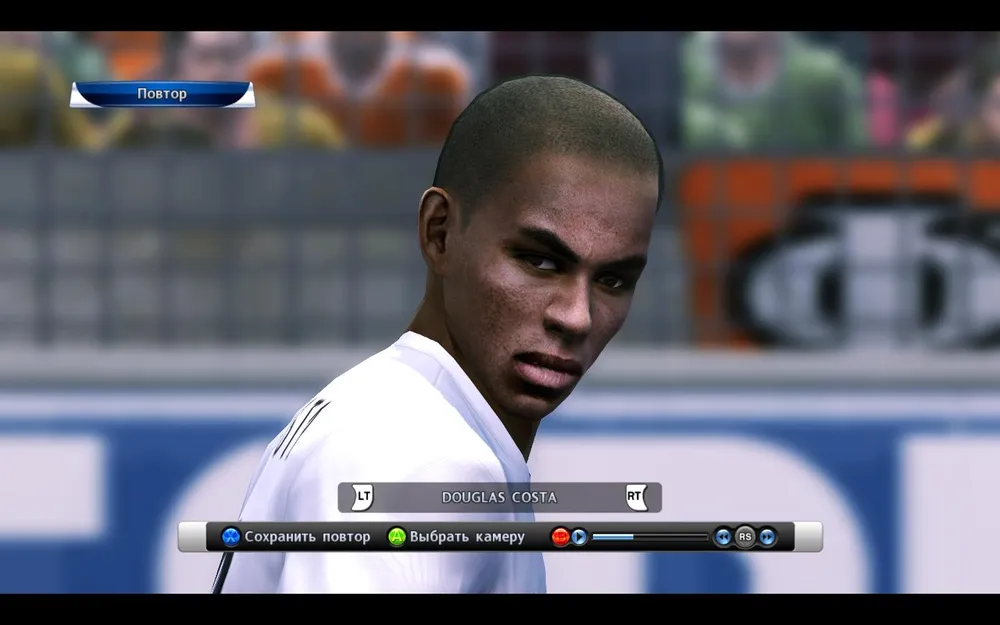Click the replay progress bar
The width and height of the screenshot is (1000, 625).
[x=650, y=537]
